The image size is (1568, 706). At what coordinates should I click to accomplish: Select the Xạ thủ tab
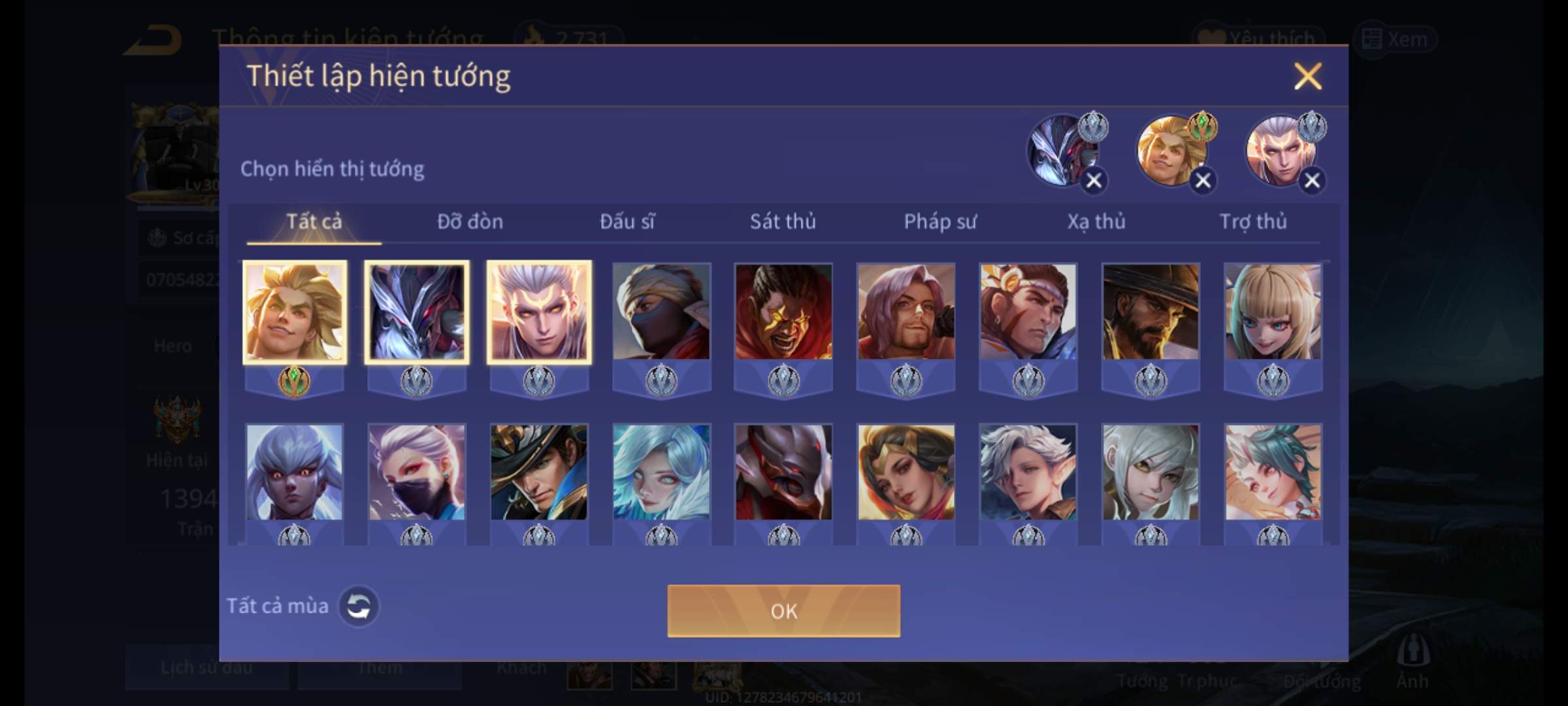click(1096, 222)
